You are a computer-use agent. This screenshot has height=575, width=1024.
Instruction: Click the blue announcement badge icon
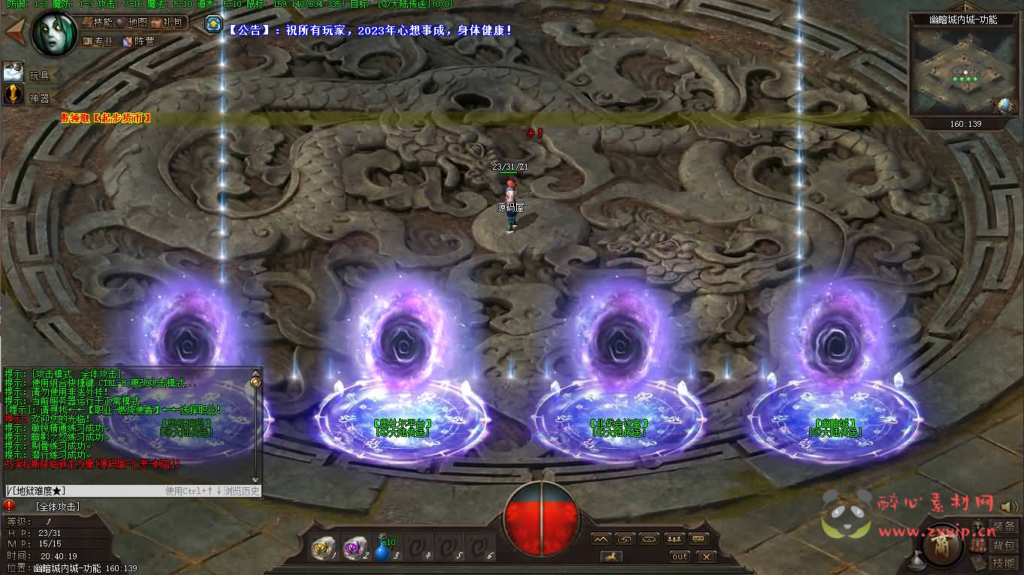click(x=213, y=24)
